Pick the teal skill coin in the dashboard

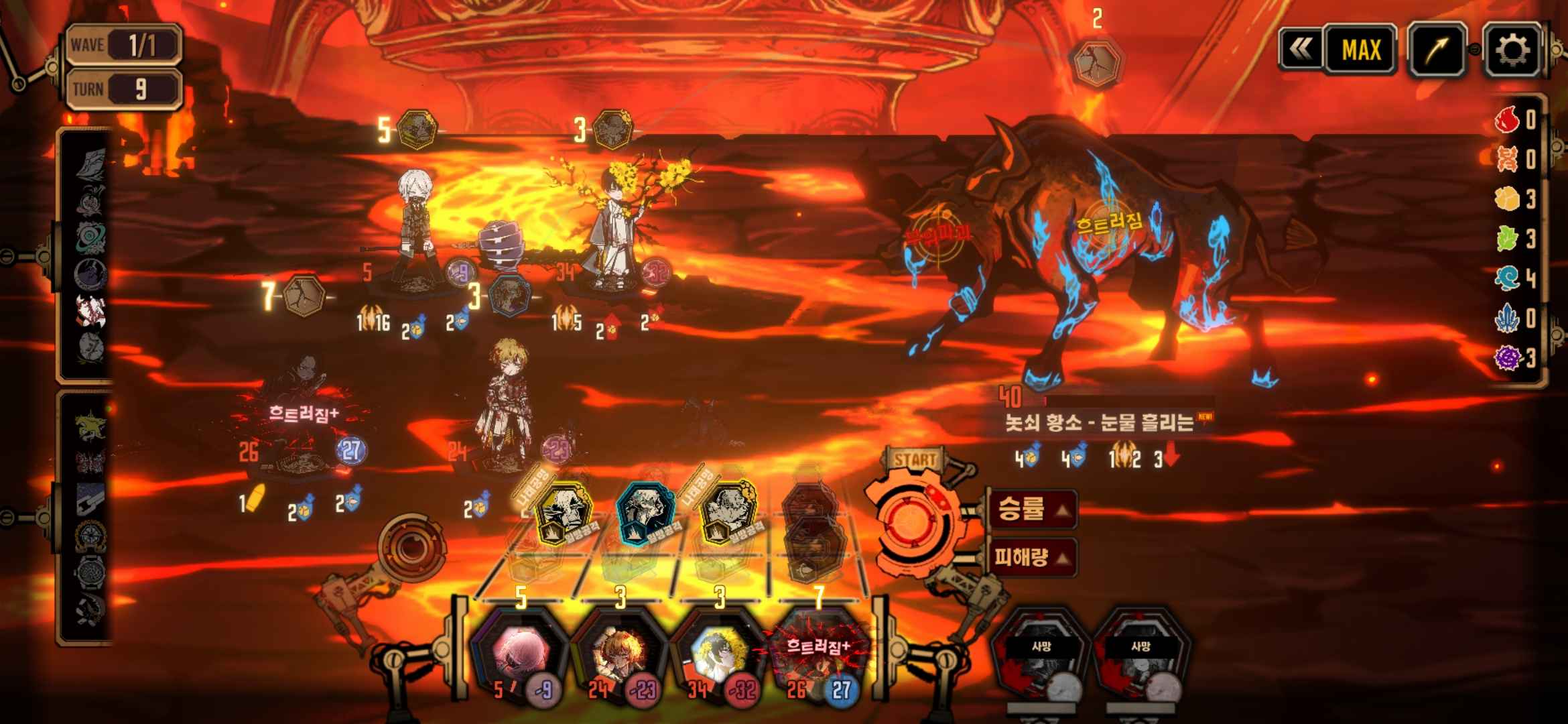[643, 513]
